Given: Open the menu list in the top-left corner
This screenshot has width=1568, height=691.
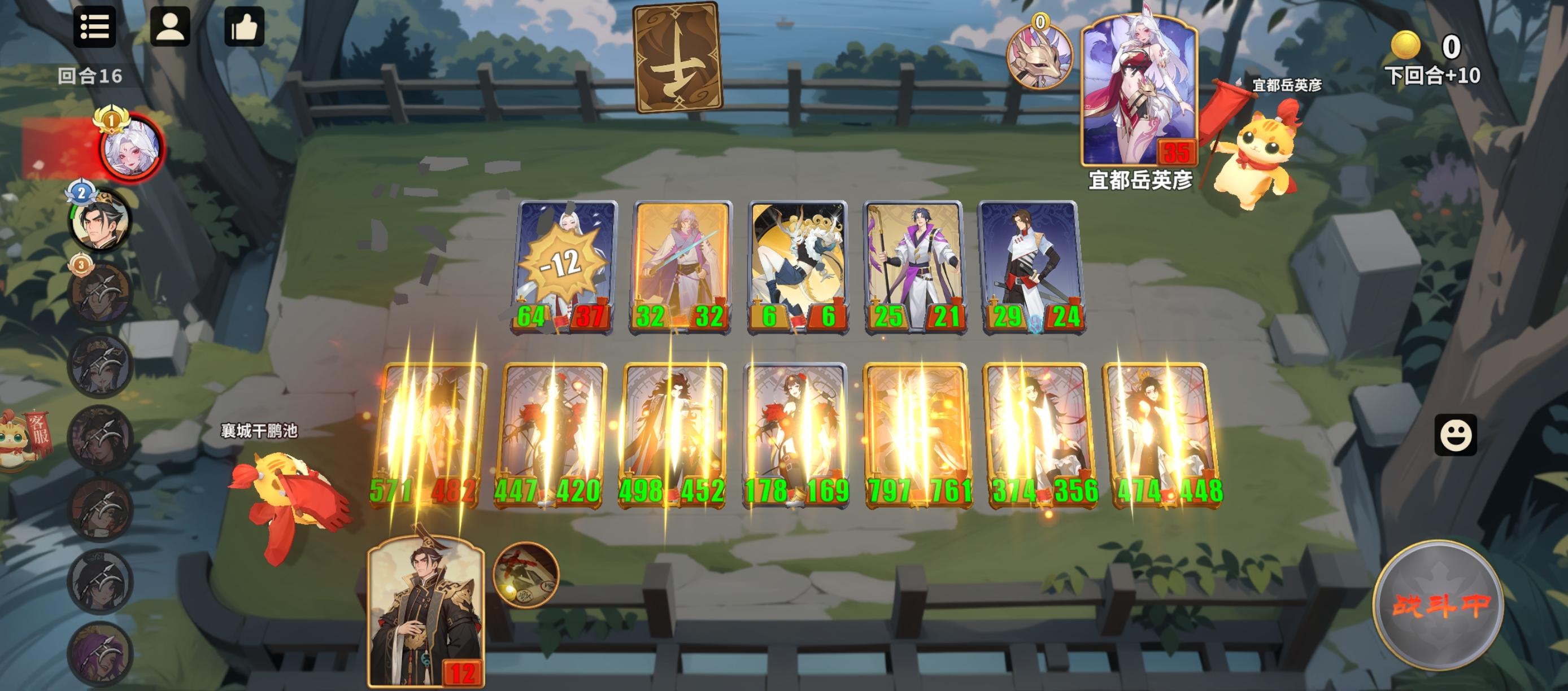Looking at the screenshot, I should (x=95, y=29).
